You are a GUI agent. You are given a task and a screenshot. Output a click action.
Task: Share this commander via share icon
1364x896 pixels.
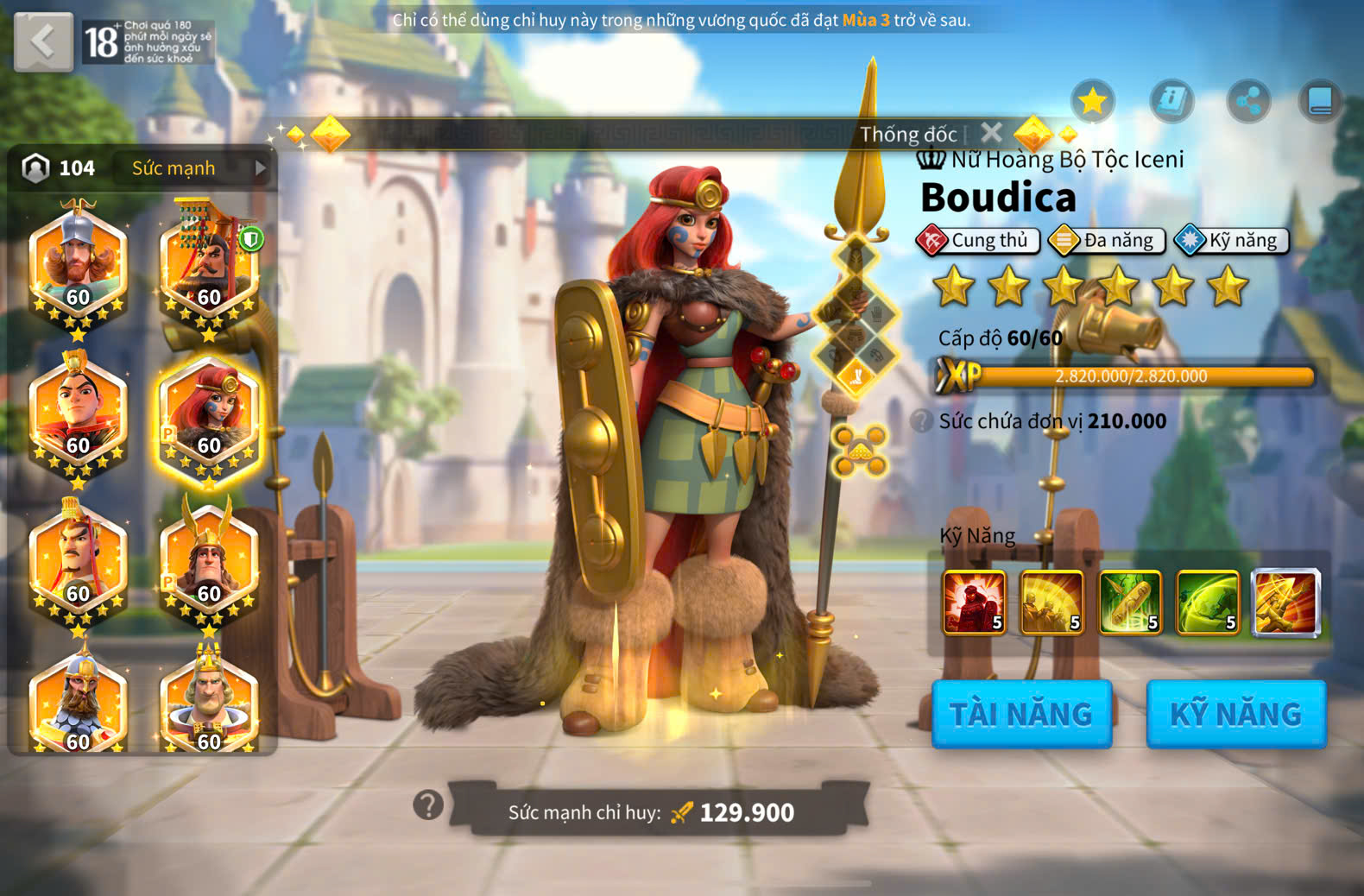click(x=1248, y=102)
